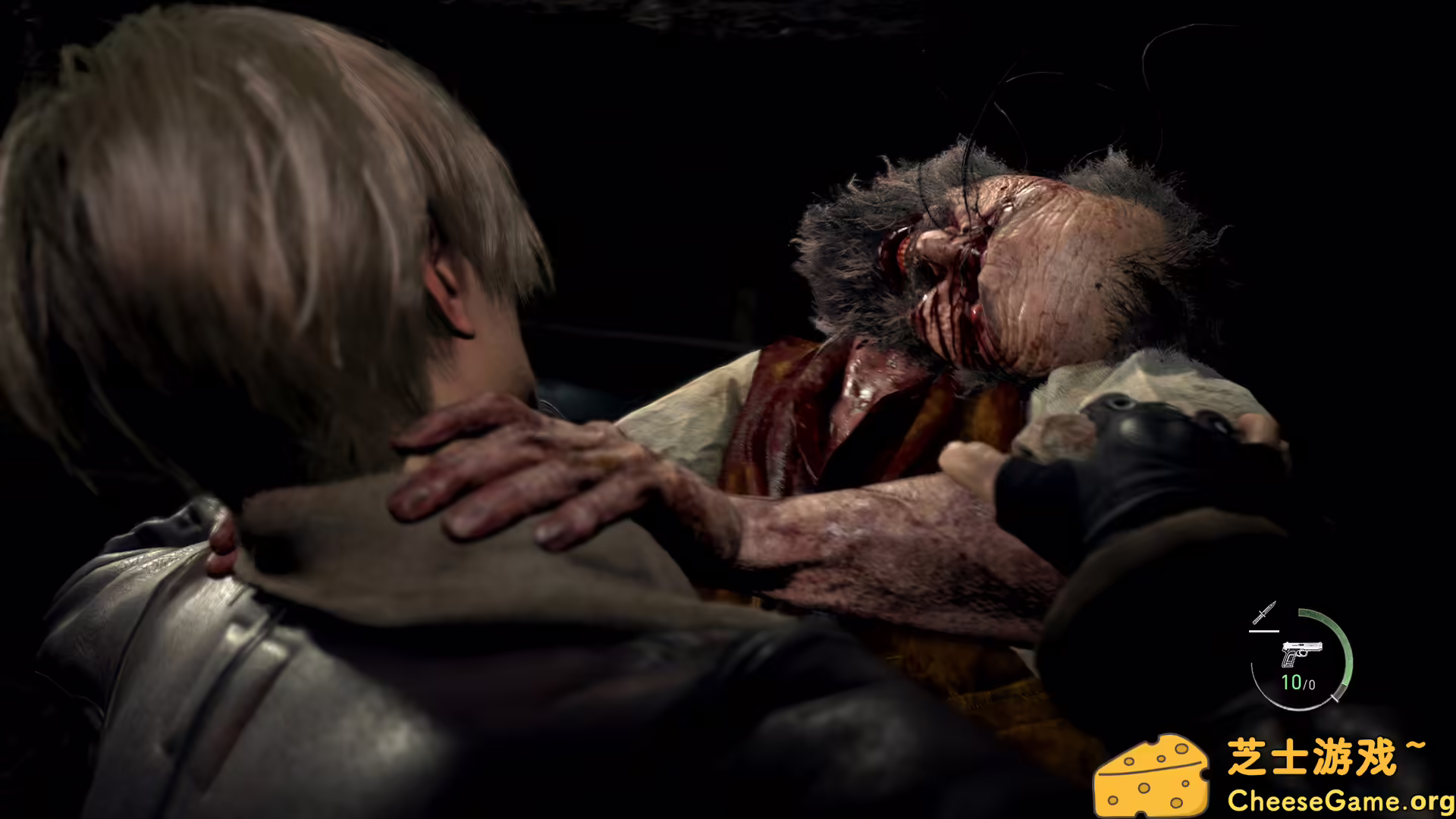Click the ammo counter showing 10/0
The width and height of the screenshot is (1456, 819).
[1298, 682]
